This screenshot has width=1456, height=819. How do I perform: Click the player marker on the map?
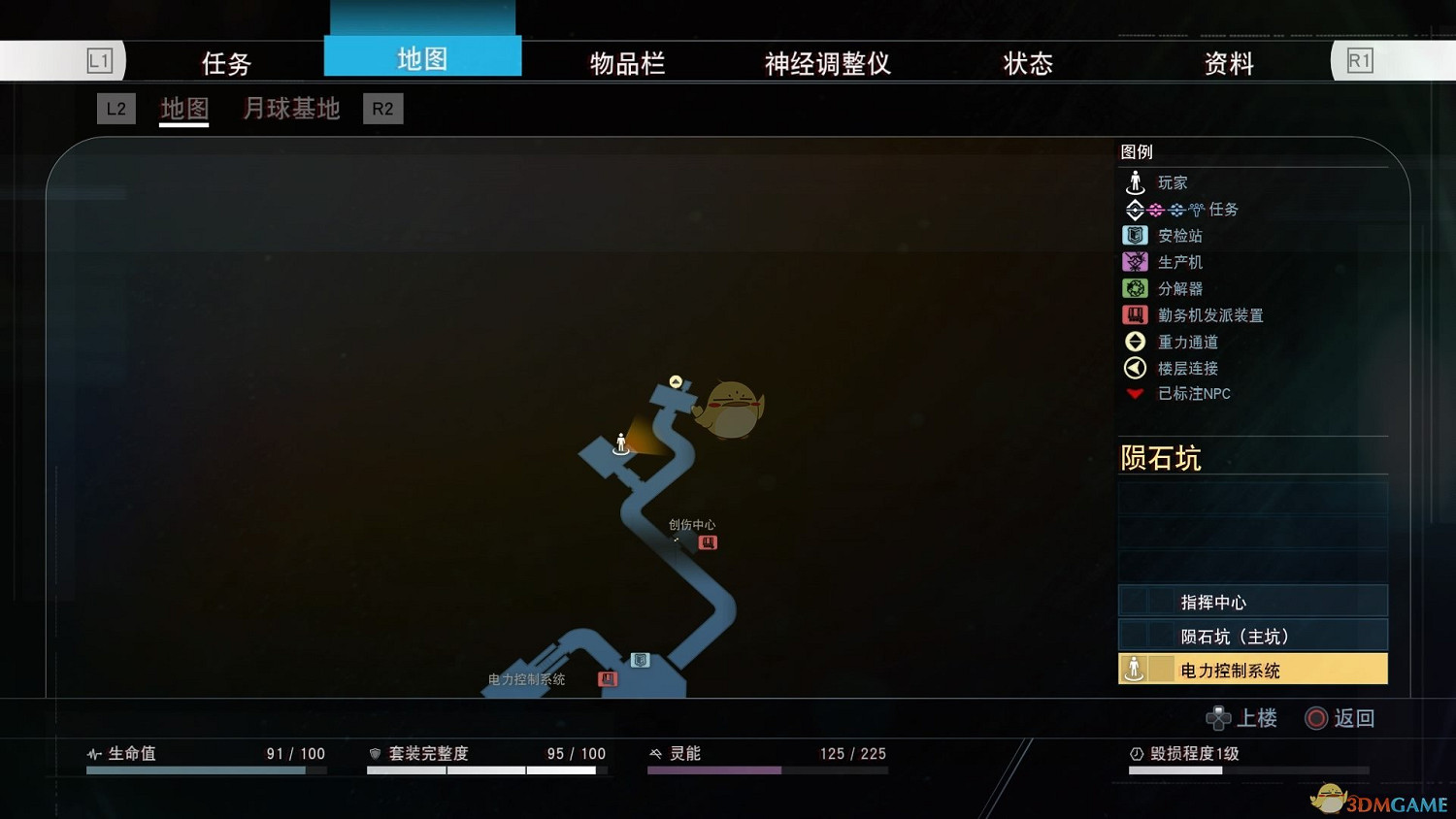620,444
